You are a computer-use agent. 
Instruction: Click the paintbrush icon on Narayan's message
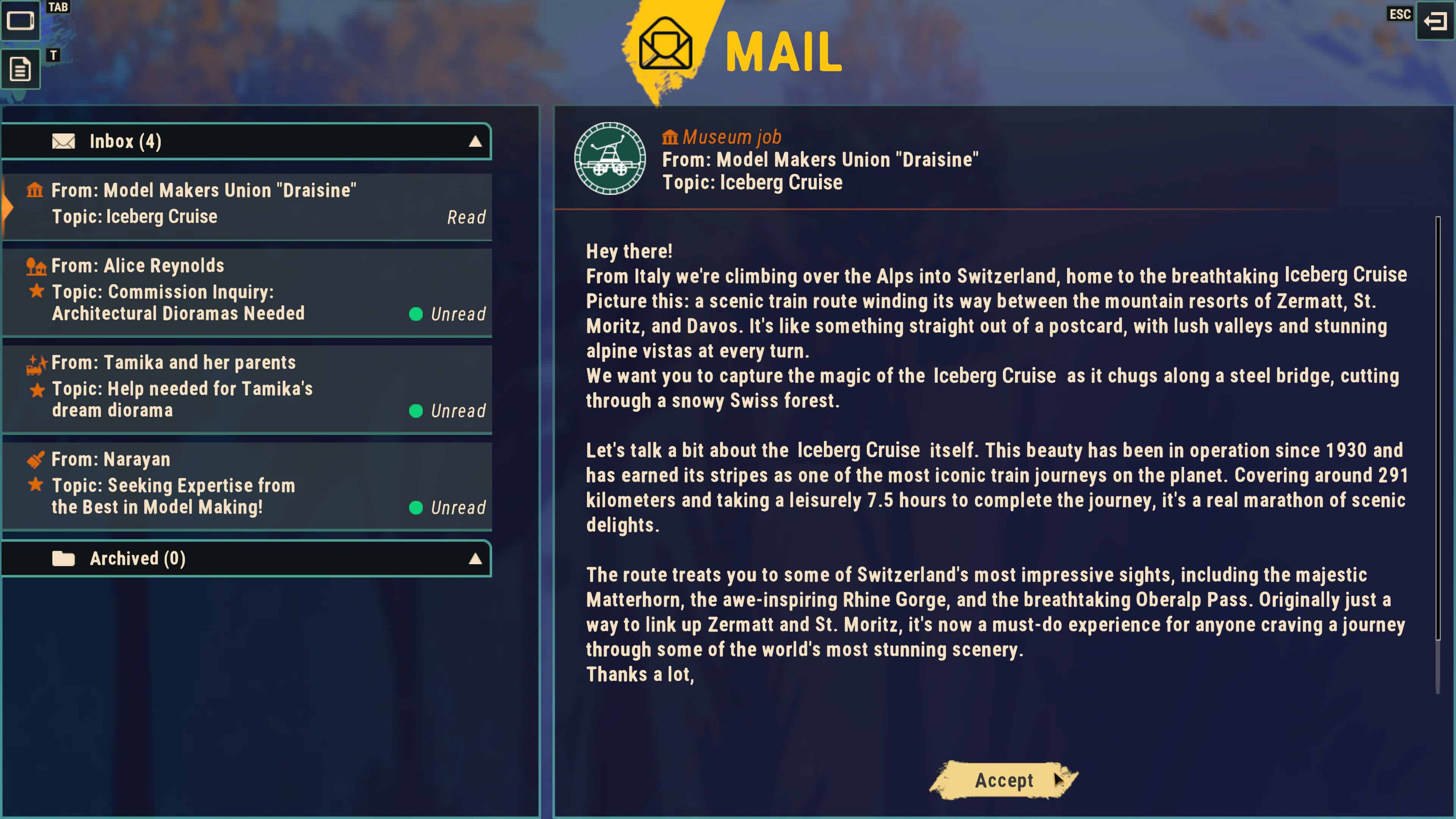click(x=36, y=460)
